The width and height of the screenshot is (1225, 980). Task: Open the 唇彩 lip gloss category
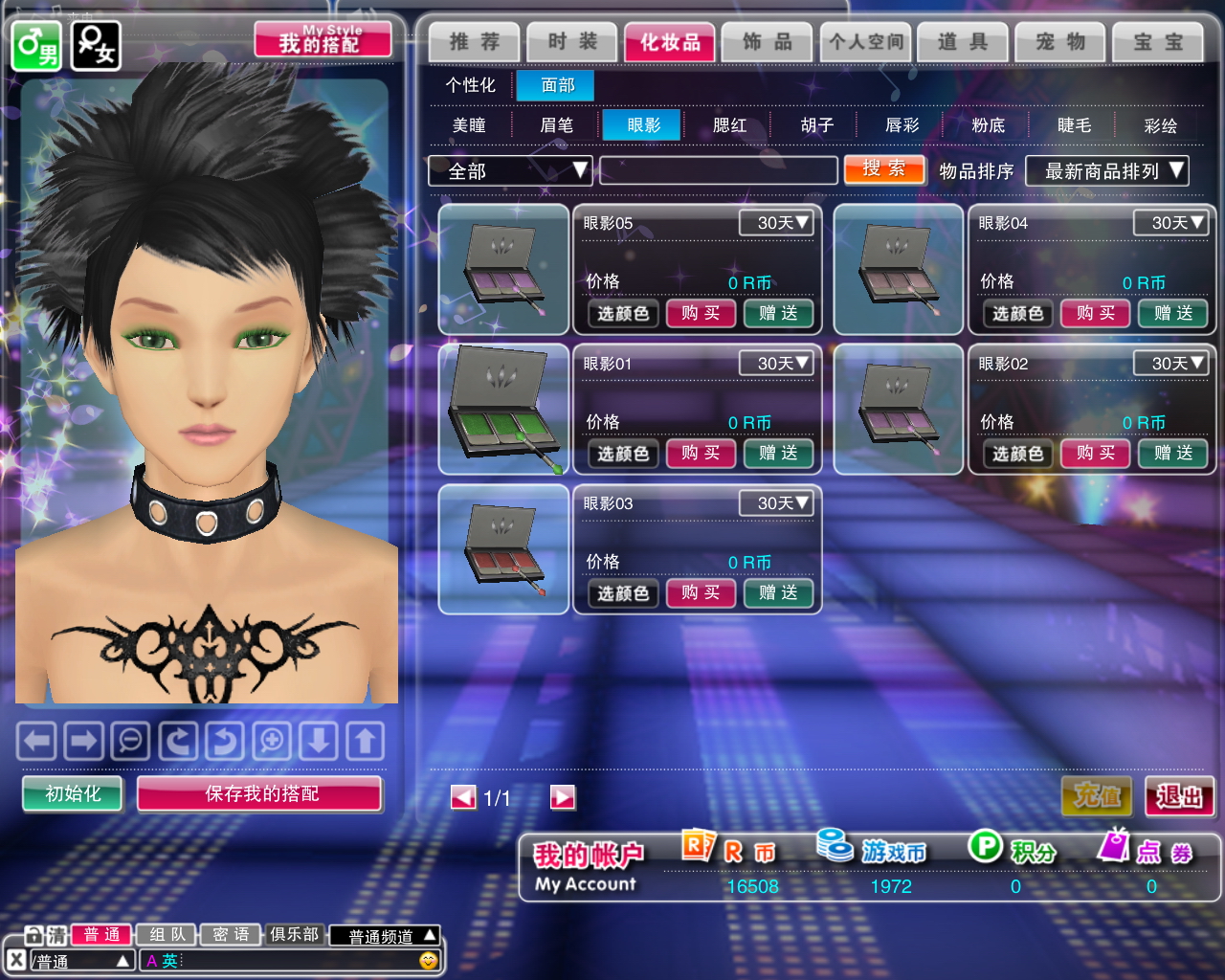(902, 125)
